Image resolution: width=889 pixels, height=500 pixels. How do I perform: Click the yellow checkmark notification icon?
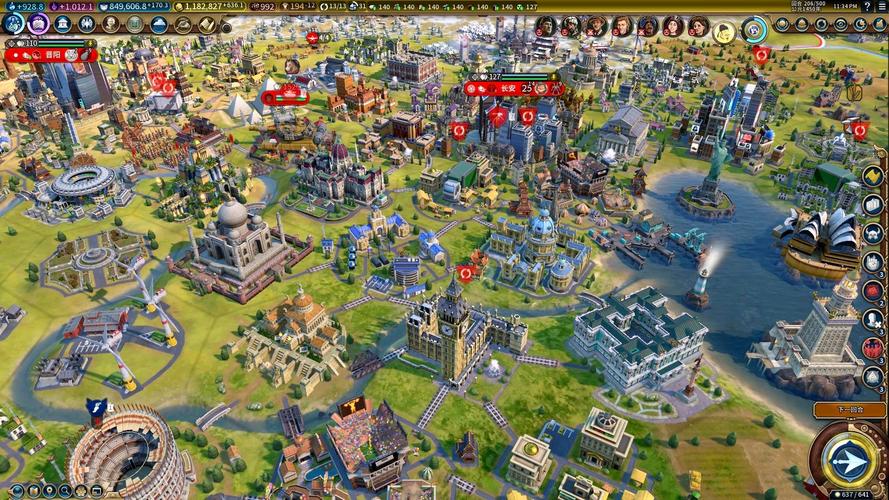coord(873,176)
